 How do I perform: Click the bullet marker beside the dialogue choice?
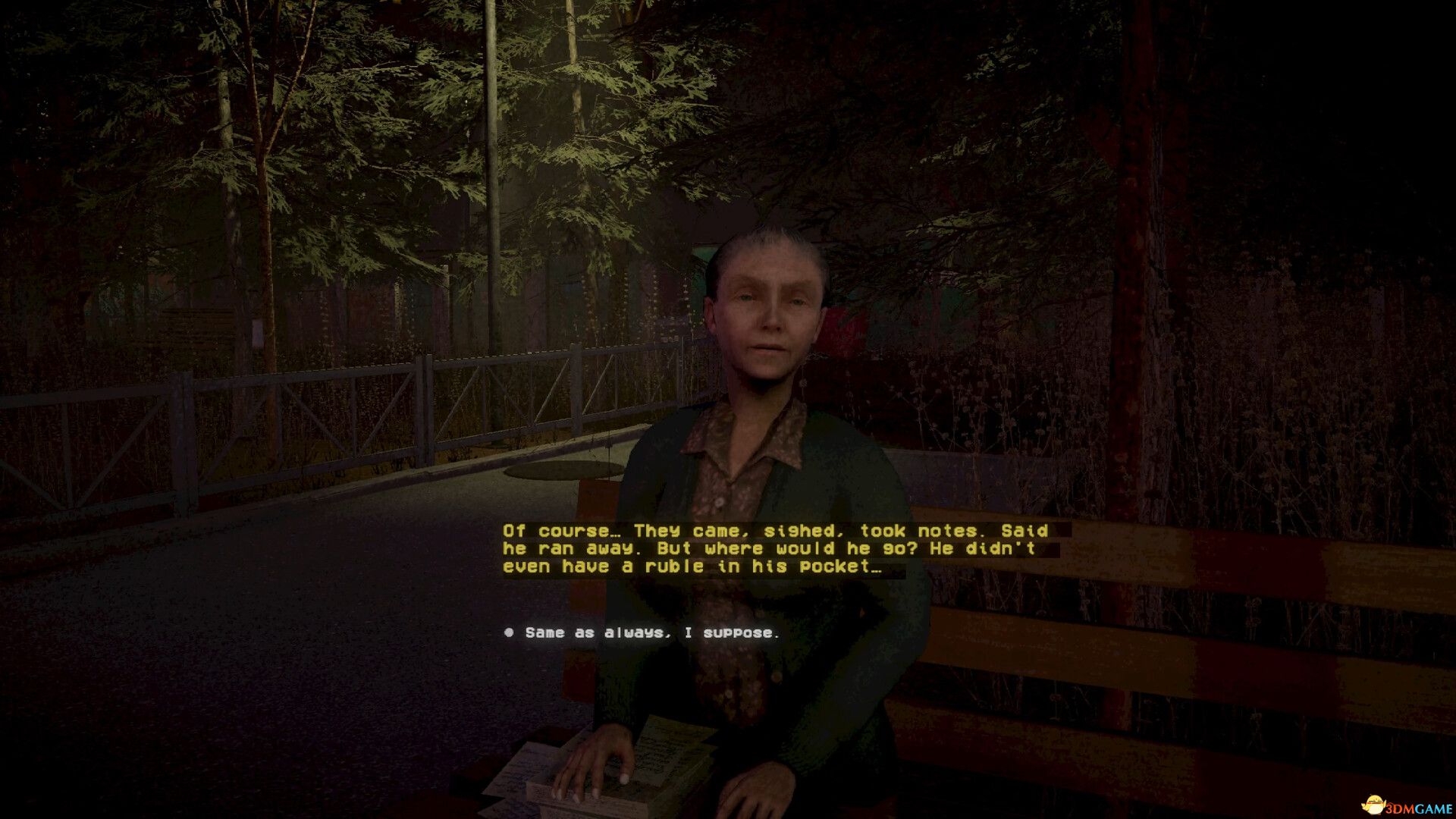click(x=509, y=634)
